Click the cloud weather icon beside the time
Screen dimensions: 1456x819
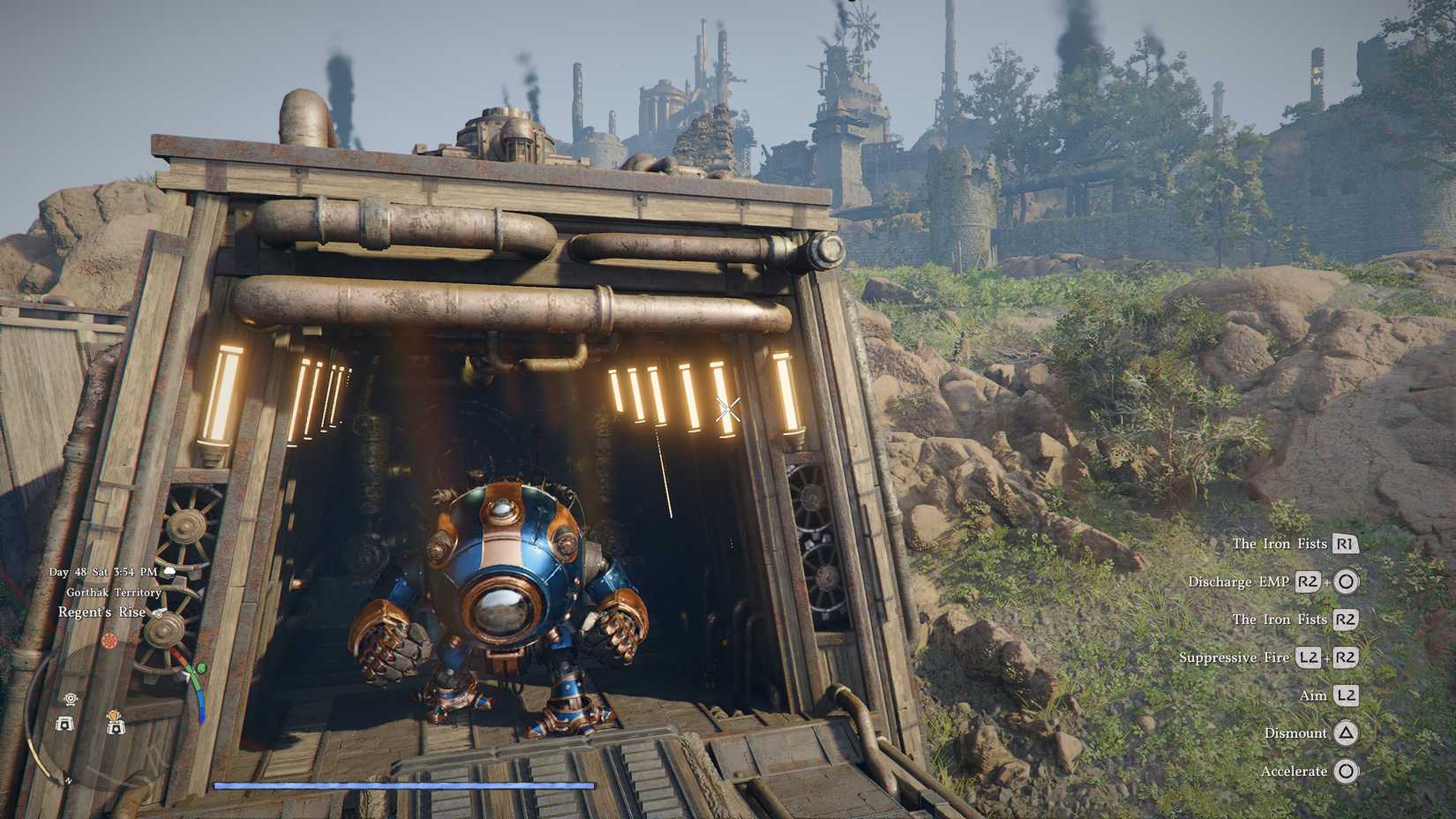tap(169, 572)
